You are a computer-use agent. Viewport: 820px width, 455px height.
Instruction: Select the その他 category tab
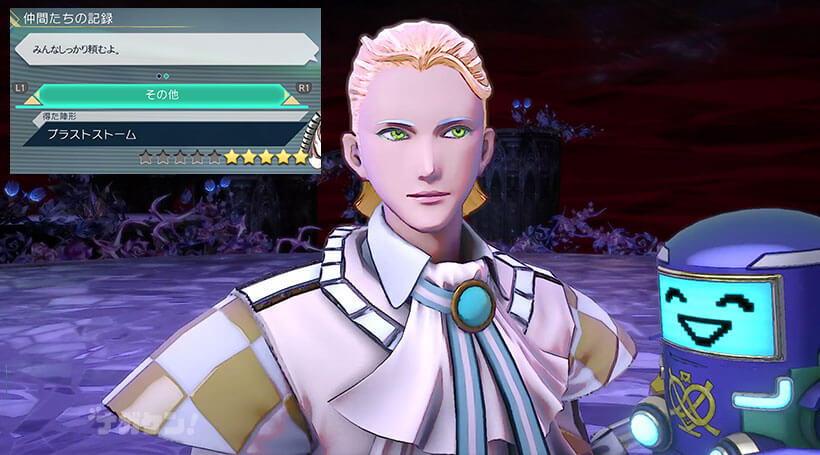point(163,95)
